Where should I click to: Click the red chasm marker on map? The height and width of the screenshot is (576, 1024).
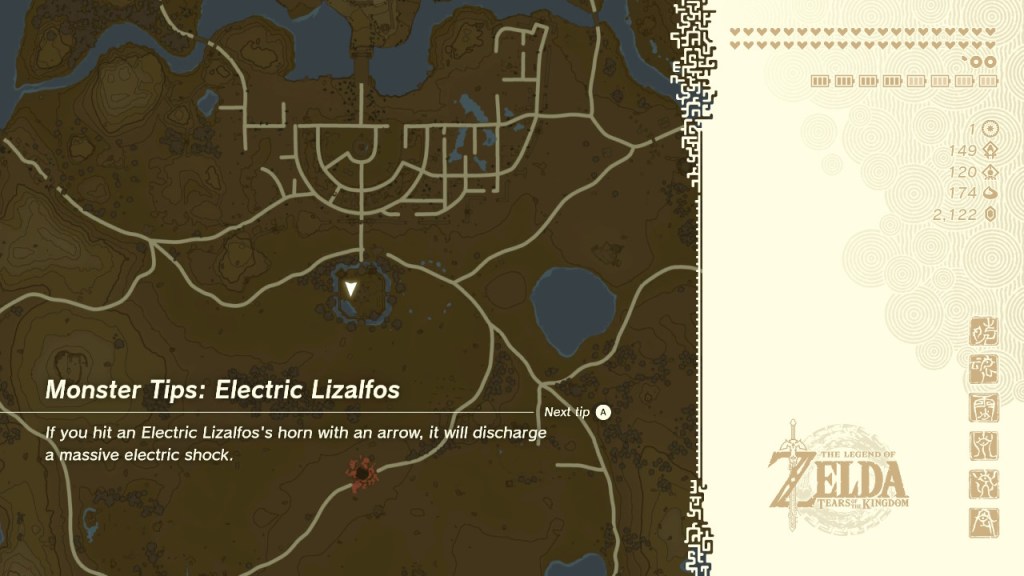[359, 470]
